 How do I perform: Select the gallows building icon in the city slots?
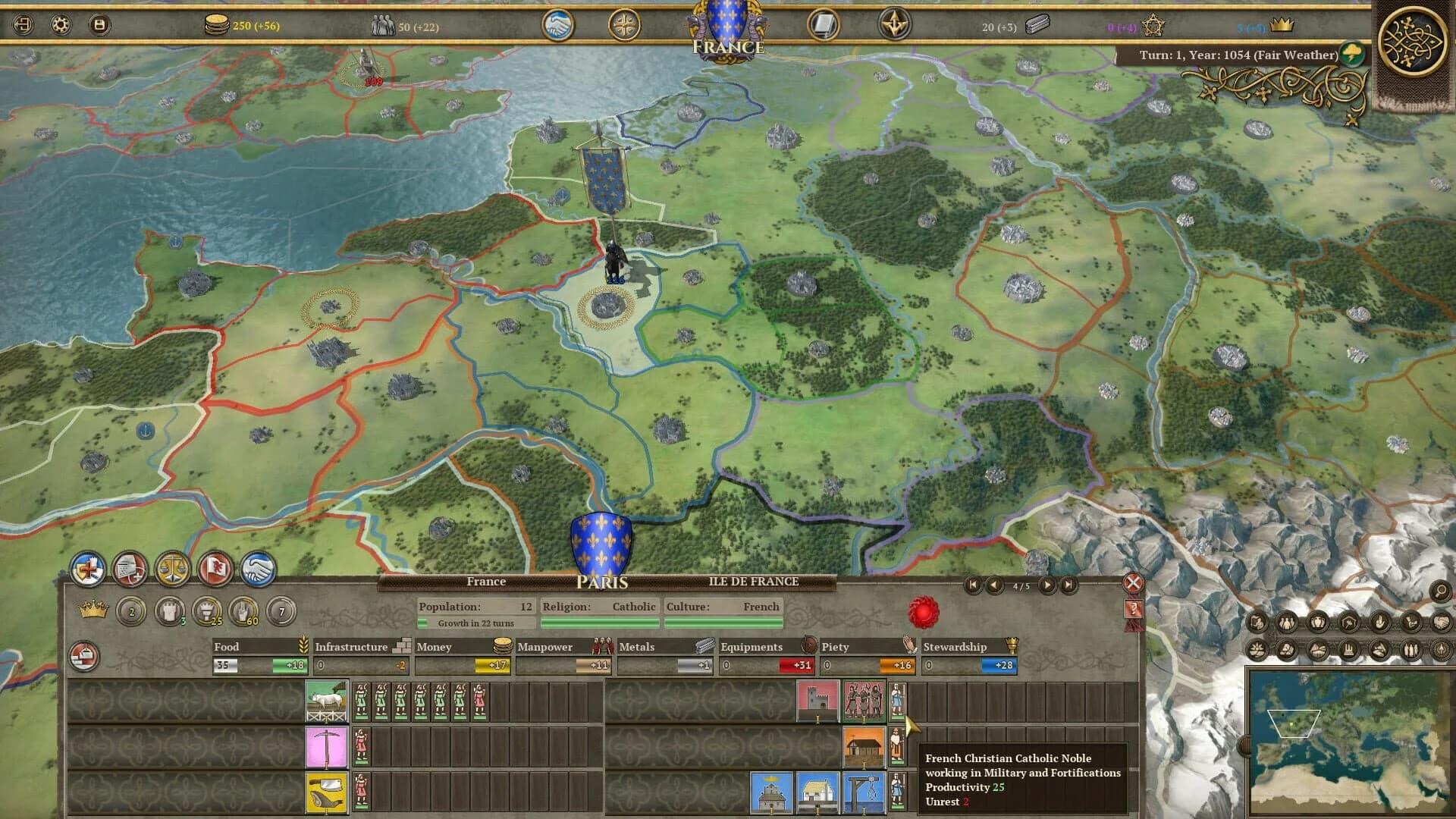pyautogui.click(x=864, y=793)
